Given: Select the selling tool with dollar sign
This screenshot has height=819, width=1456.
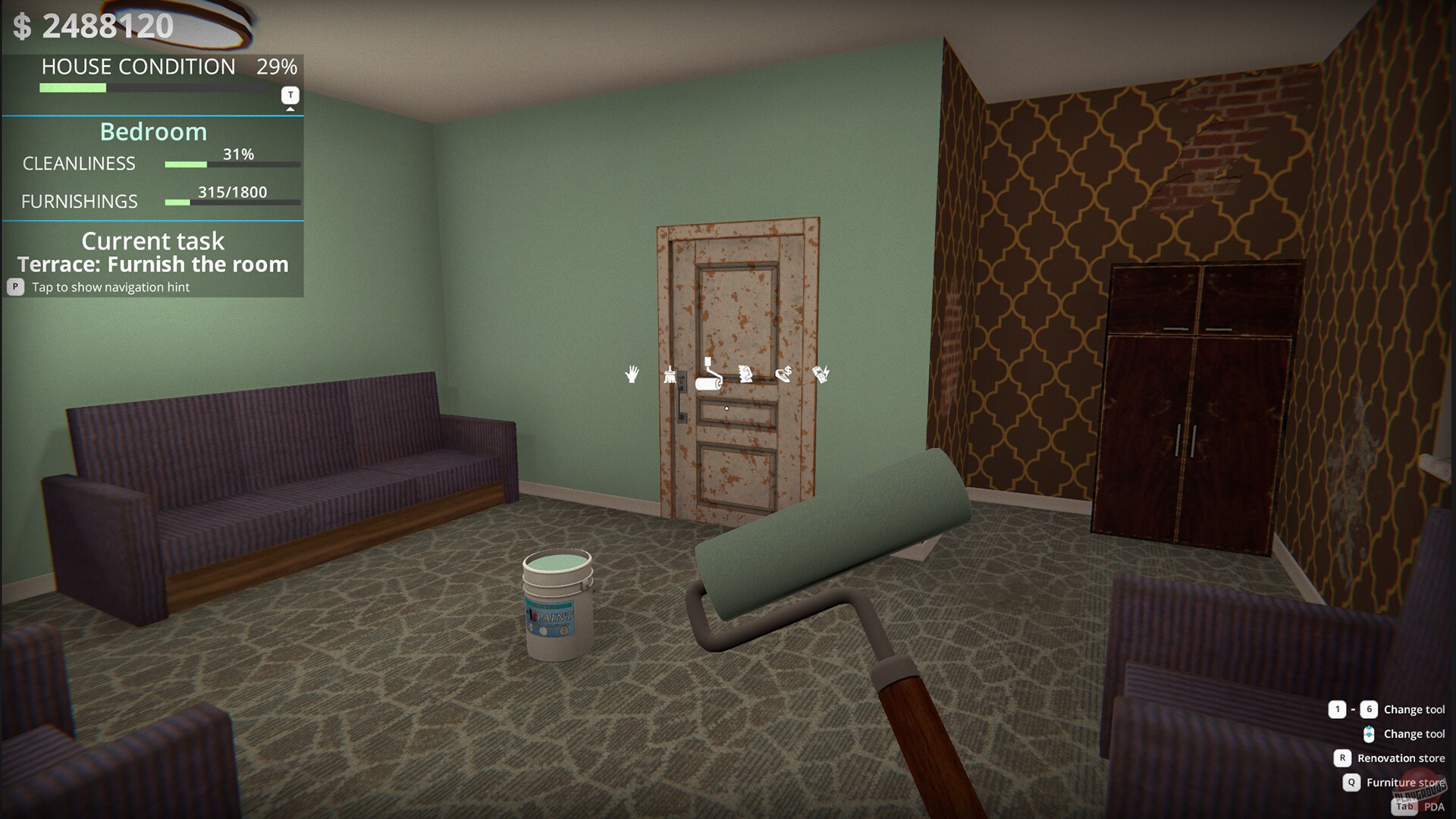Looking at the screenshot, I should coord(784,373).
